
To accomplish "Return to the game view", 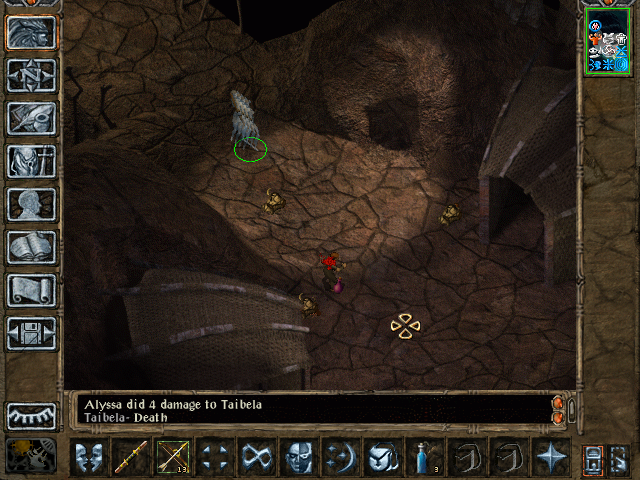I will tap(31, 32).
